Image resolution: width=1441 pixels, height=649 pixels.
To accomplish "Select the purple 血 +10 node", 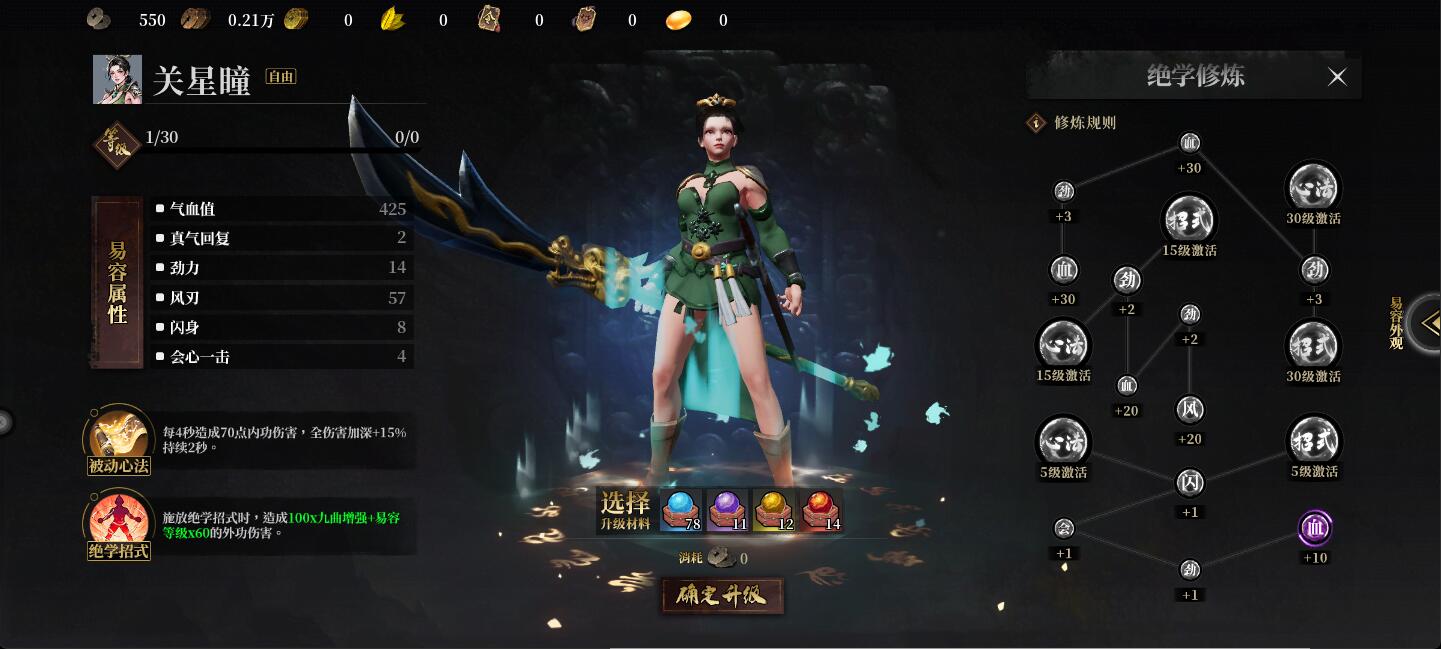I will click(x=1314, y=528).
